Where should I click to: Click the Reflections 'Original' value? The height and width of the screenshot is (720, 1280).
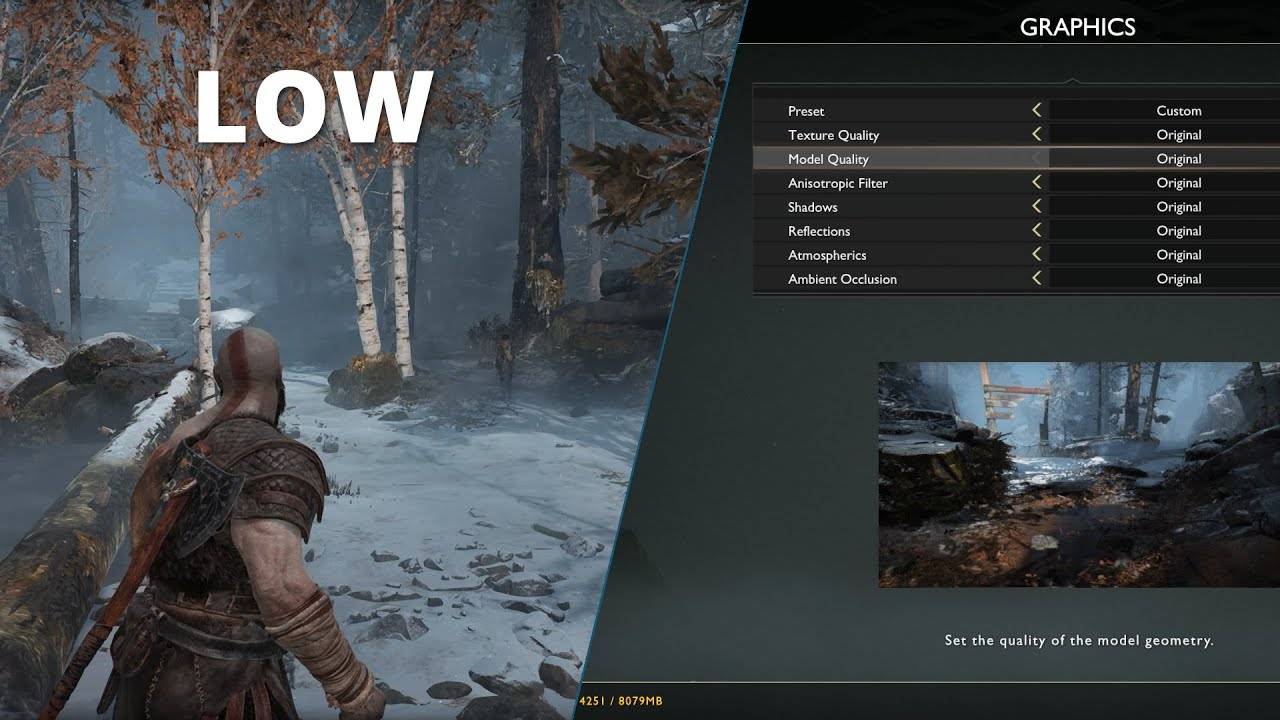pyautogui.click(x=1179, y=230)
